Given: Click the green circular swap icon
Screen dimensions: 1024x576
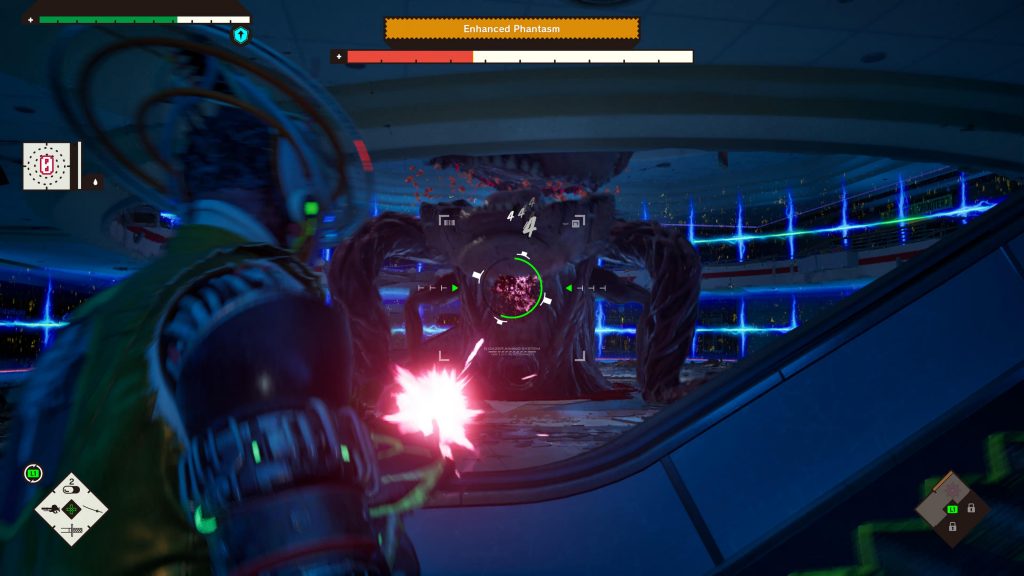Looking at the screenshot, I should tap(33, 473).
